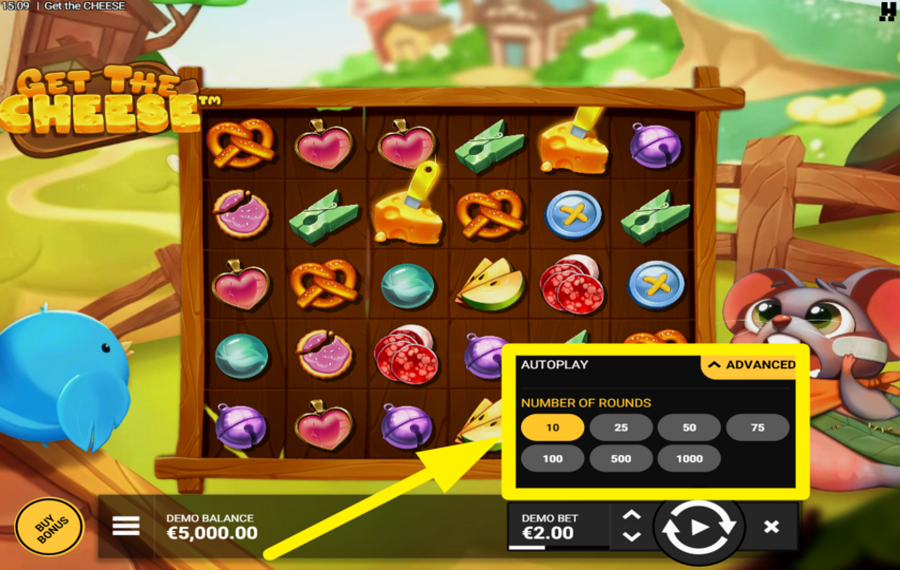Close the autoplay panel

771,526
